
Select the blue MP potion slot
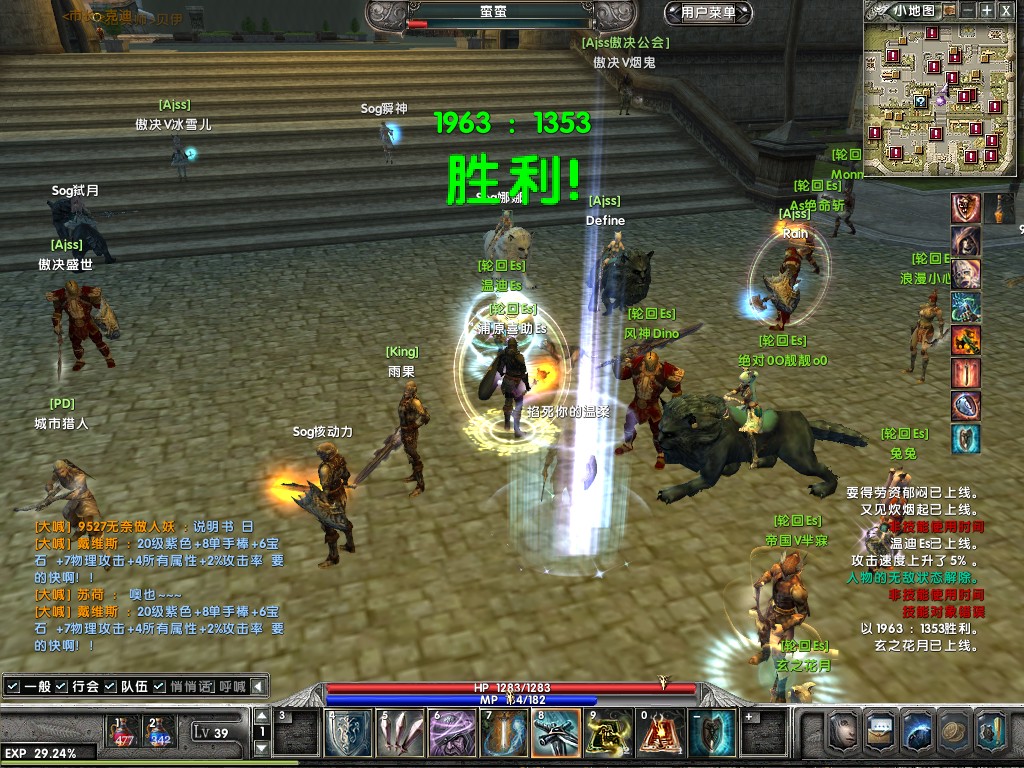click(x=159, y=731)
